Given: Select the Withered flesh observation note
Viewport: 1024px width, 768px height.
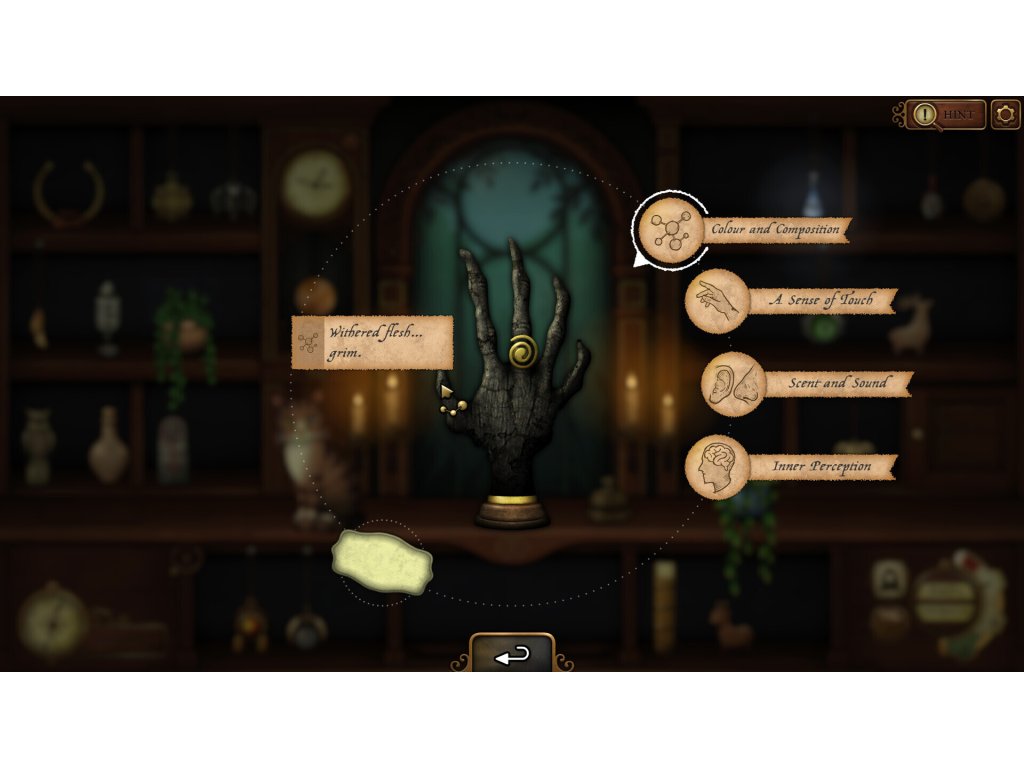Looking at the screenshot, I should (372, 343).
